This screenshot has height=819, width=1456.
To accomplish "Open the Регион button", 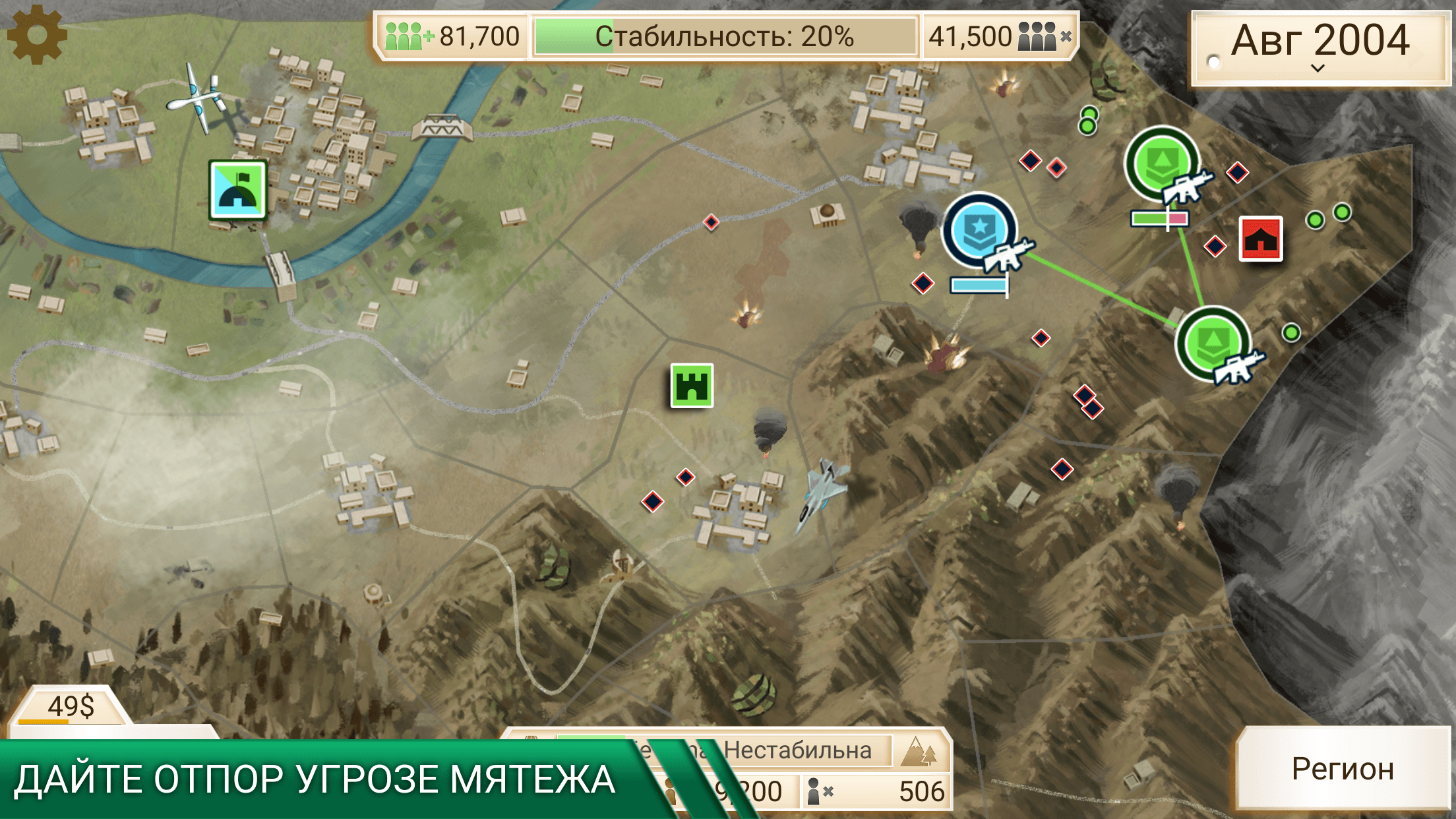I will tap(1343, 769).
